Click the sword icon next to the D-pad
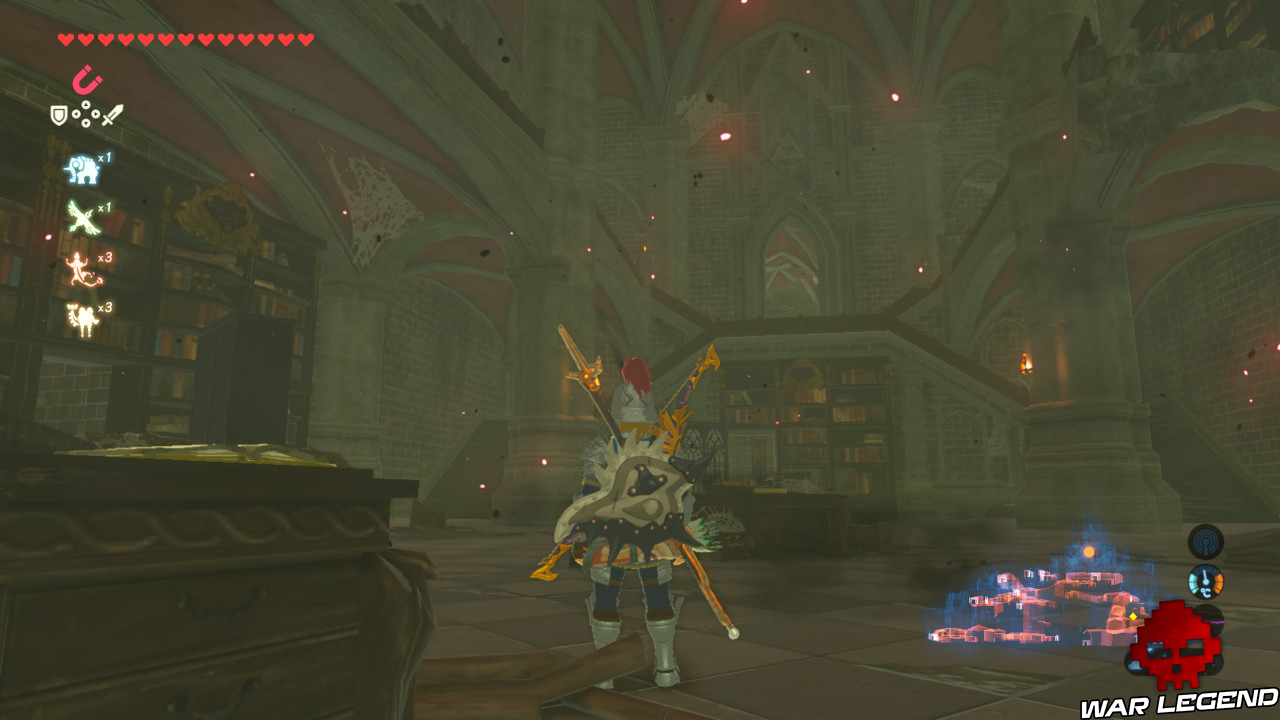1280x720 pixels. tap(112, 114)
